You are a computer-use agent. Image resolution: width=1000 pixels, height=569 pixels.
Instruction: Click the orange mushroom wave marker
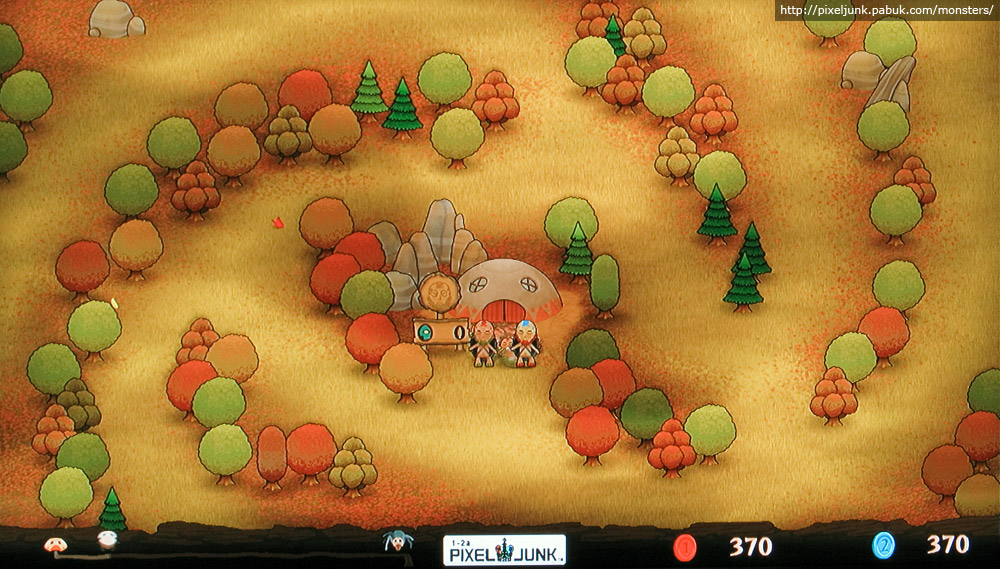[x=54, y=545]
